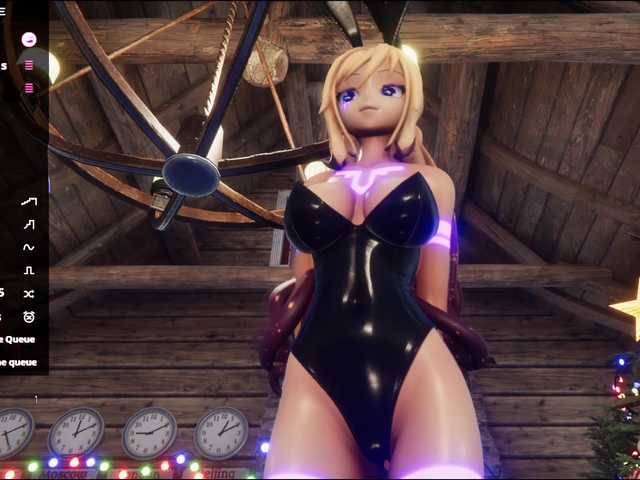Open the alarm clock timer icon
The width and height of the screenshot is (640, 480).
click(x=29, y=317)
